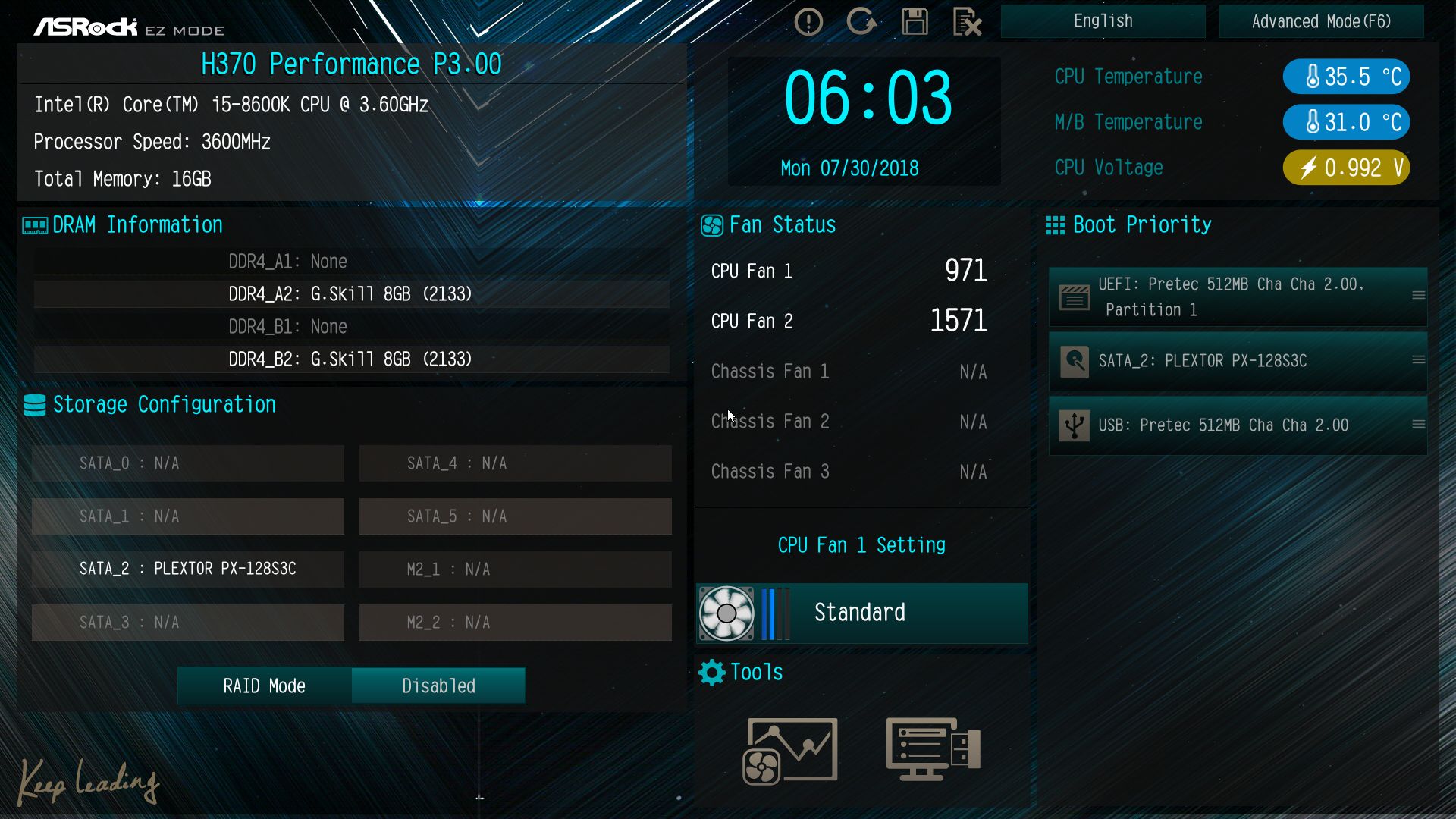Select the M2_1 storage slot
This screenshot has width=1456, height=819.
516,569
